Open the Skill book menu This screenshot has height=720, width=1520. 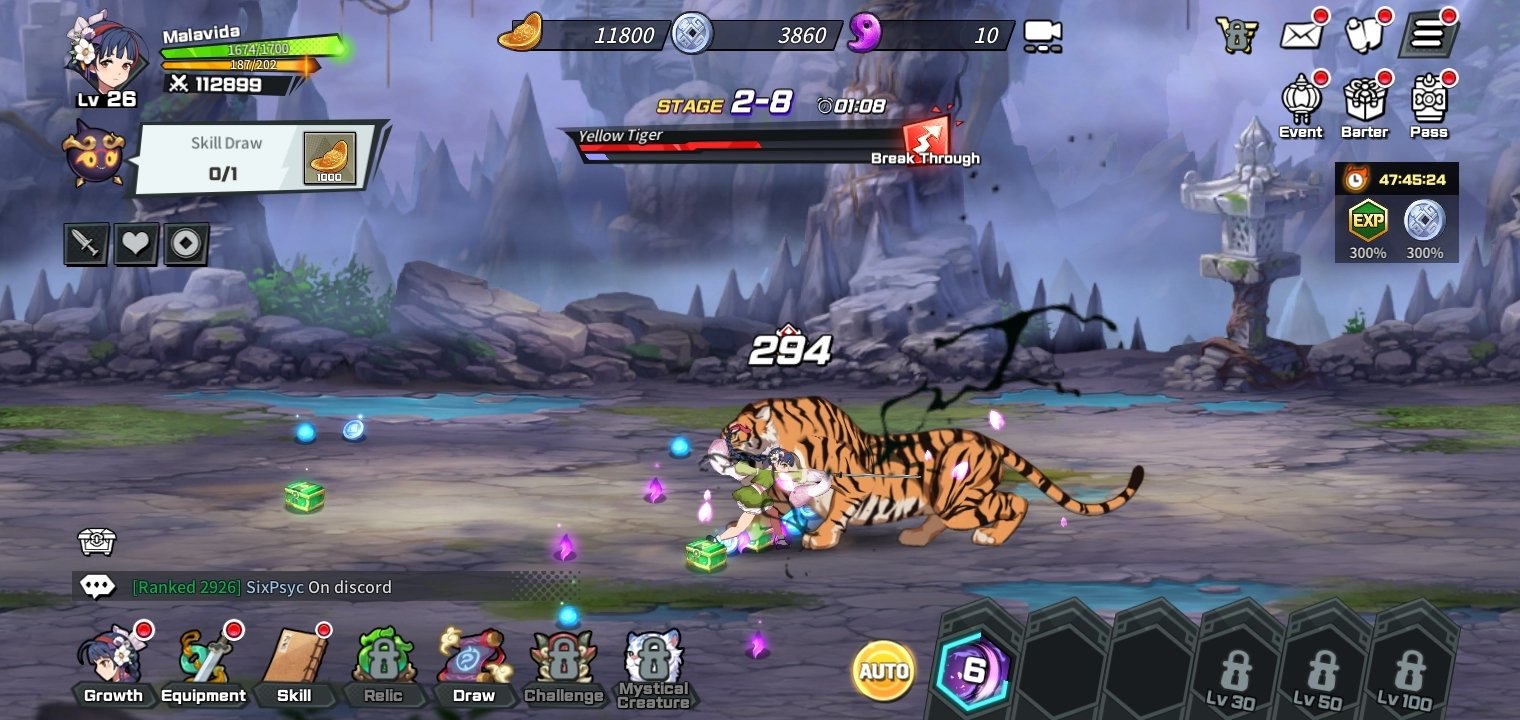[x=294, y=664]
